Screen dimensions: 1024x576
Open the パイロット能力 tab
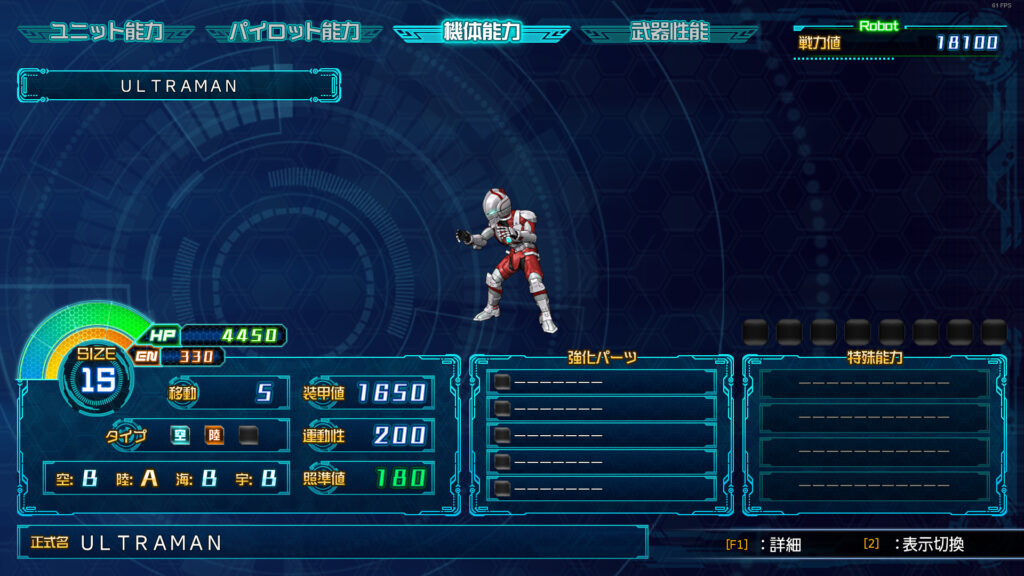tap(294, 32)
